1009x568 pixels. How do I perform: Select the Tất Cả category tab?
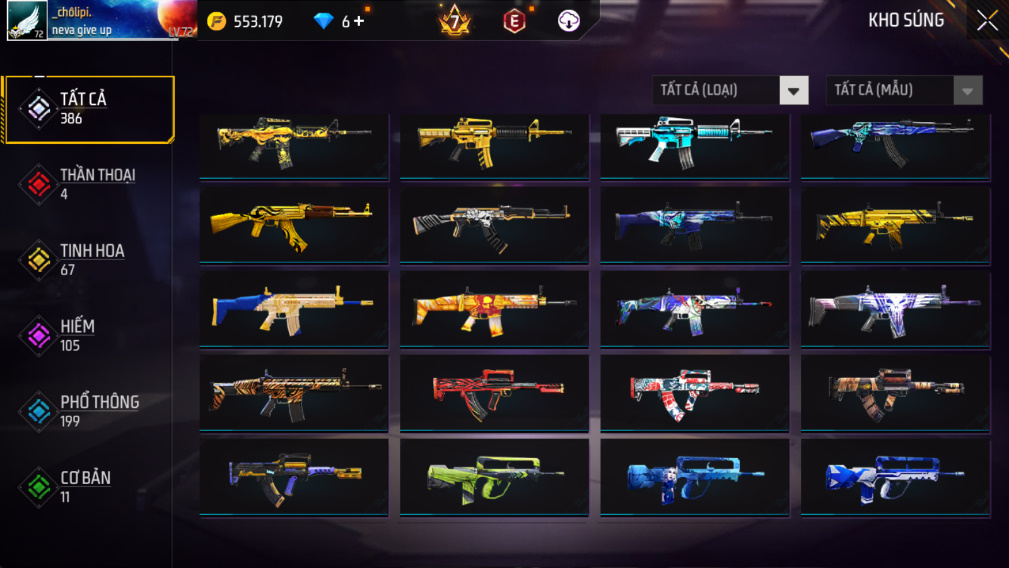tap(89, 108)
